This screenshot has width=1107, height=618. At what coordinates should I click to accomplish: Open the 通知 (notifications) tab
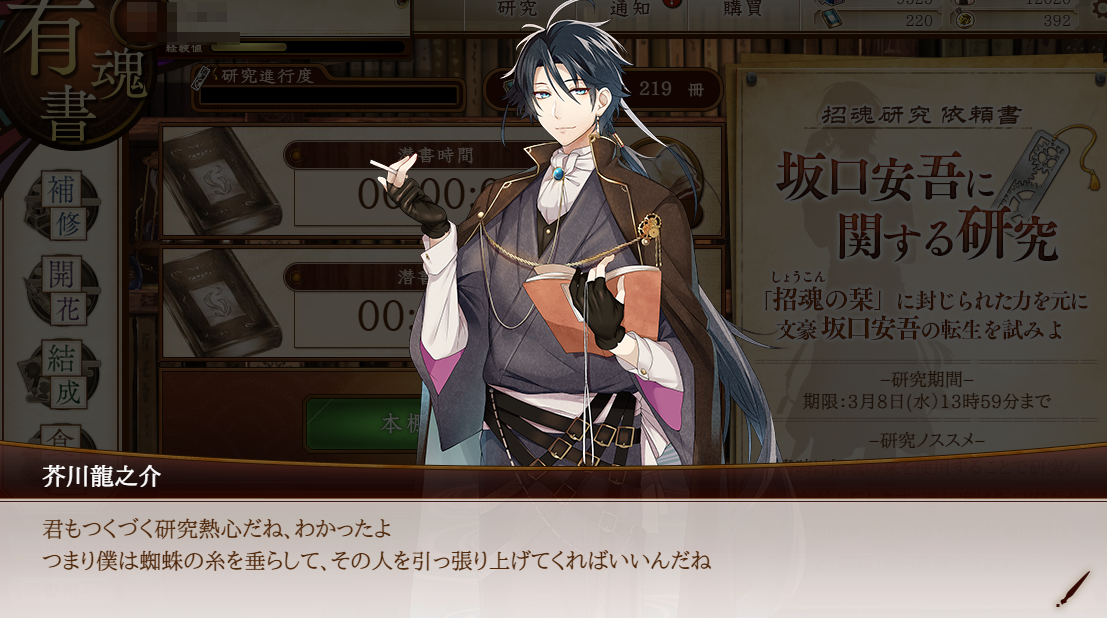click(x=630, y=8)
